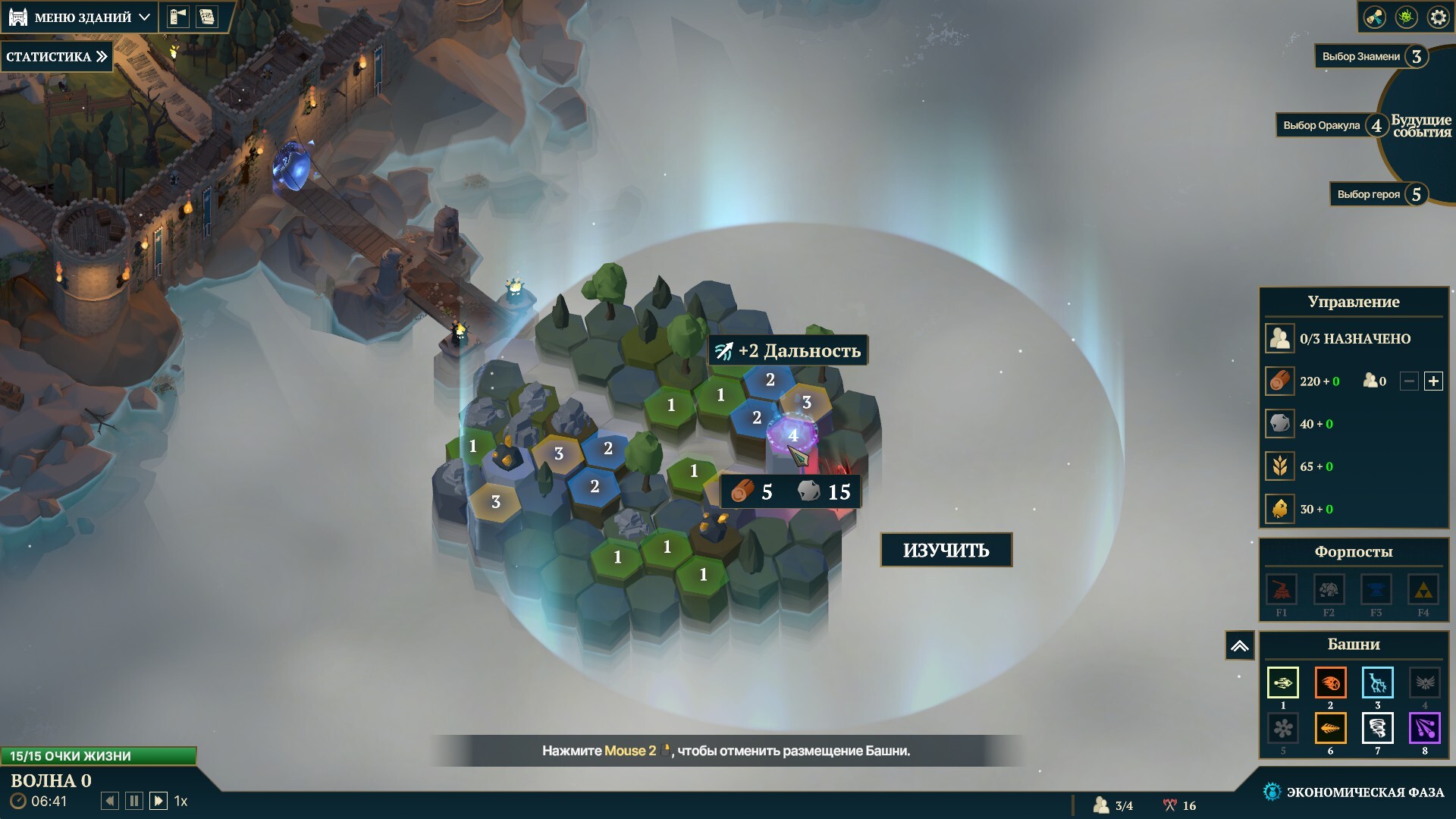
Task: Pause the game with the pause control
Action: [x=134, y=801]
